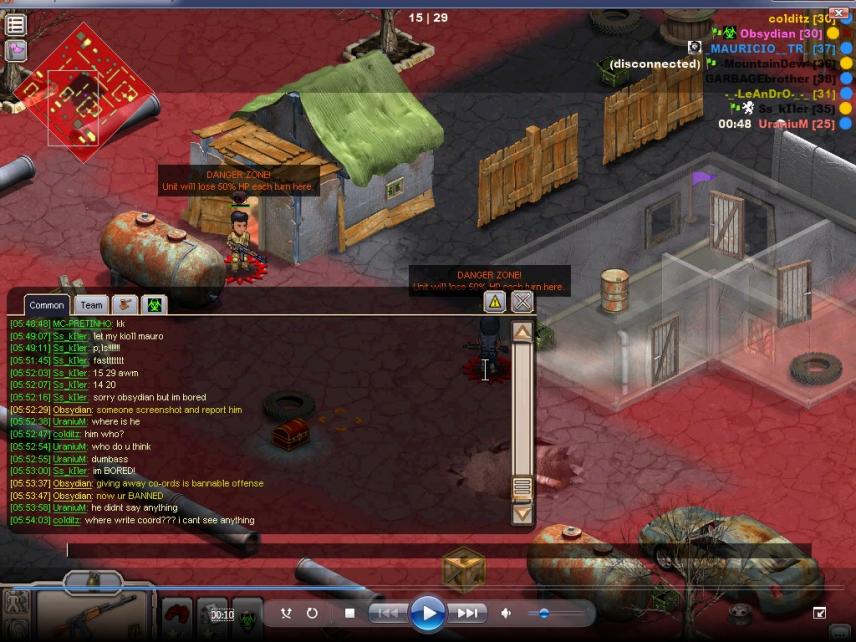This screenshot has height=642, width=856.
Task: Open the list menu icon
Action: coord(16,25)
